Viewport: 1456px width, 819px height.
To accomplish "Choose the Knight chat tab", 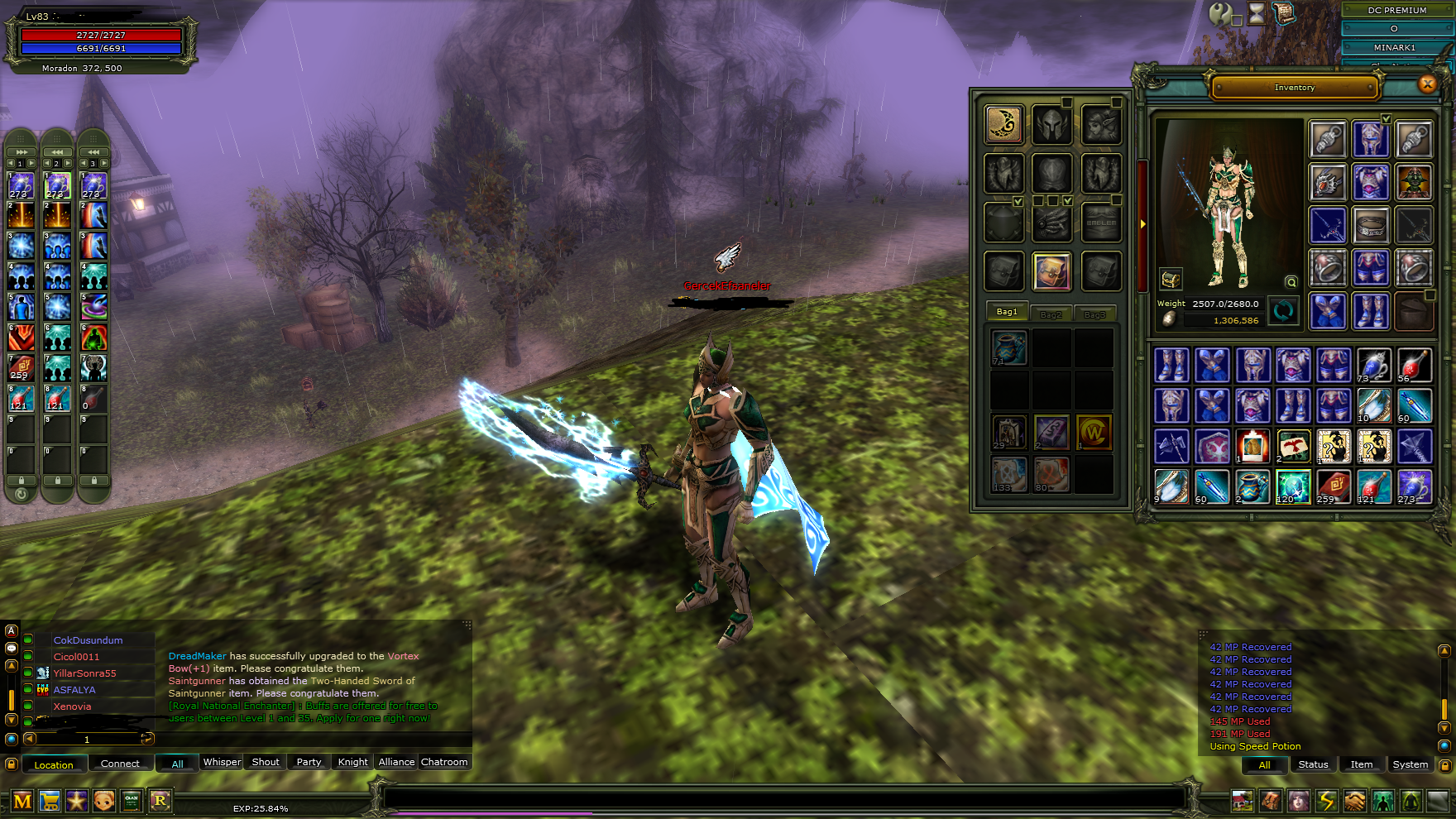I will (x=352, y=762).
